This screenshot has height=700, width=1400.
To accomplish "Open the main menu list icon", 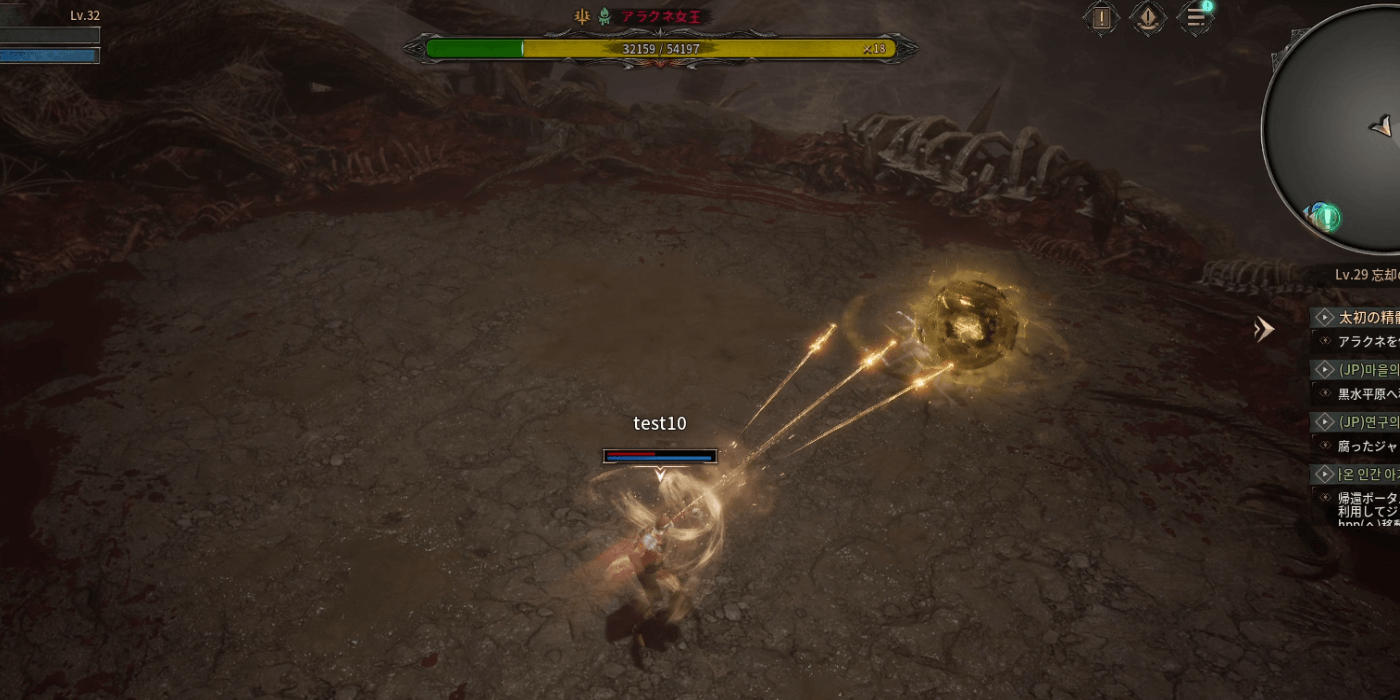I will coord(1195,17).
